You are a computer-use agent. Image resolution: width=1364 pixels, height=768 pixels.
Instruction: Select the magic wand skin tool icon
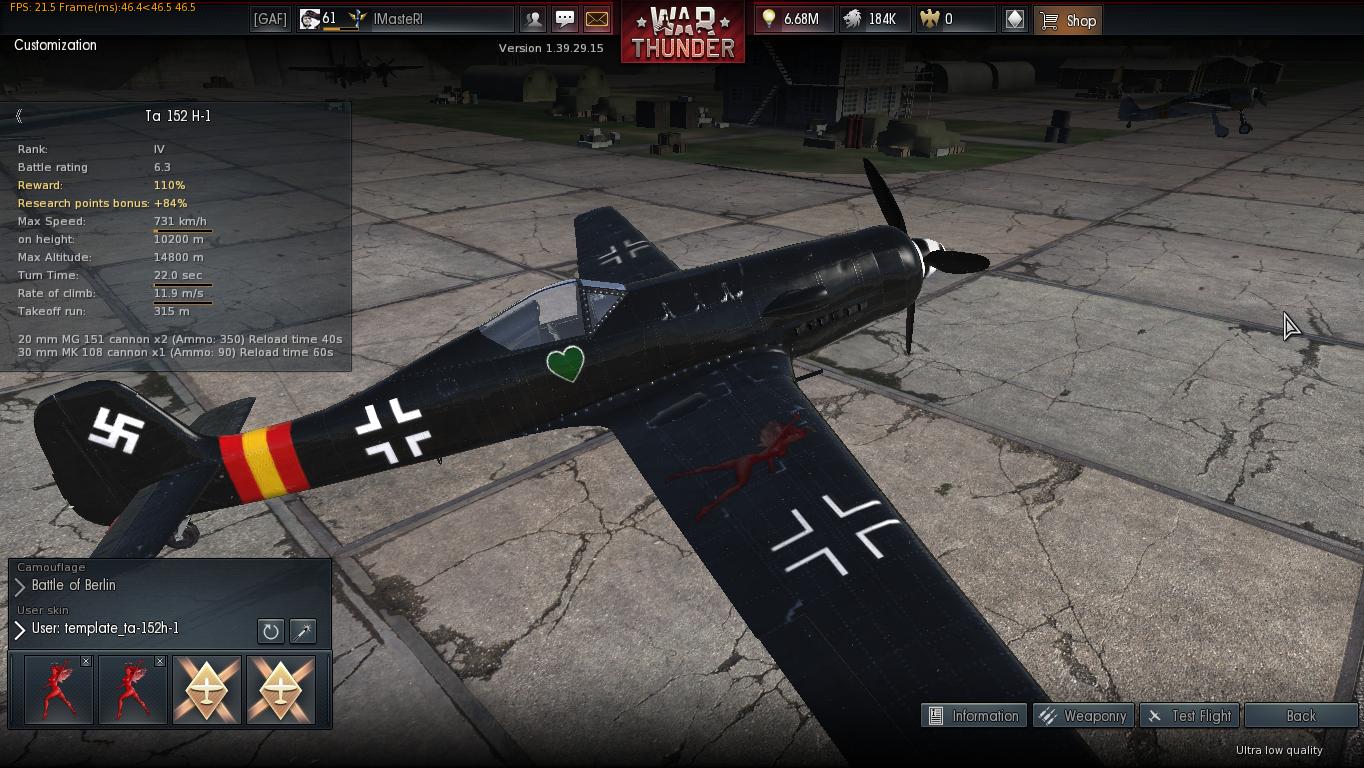tap(302, 631)
